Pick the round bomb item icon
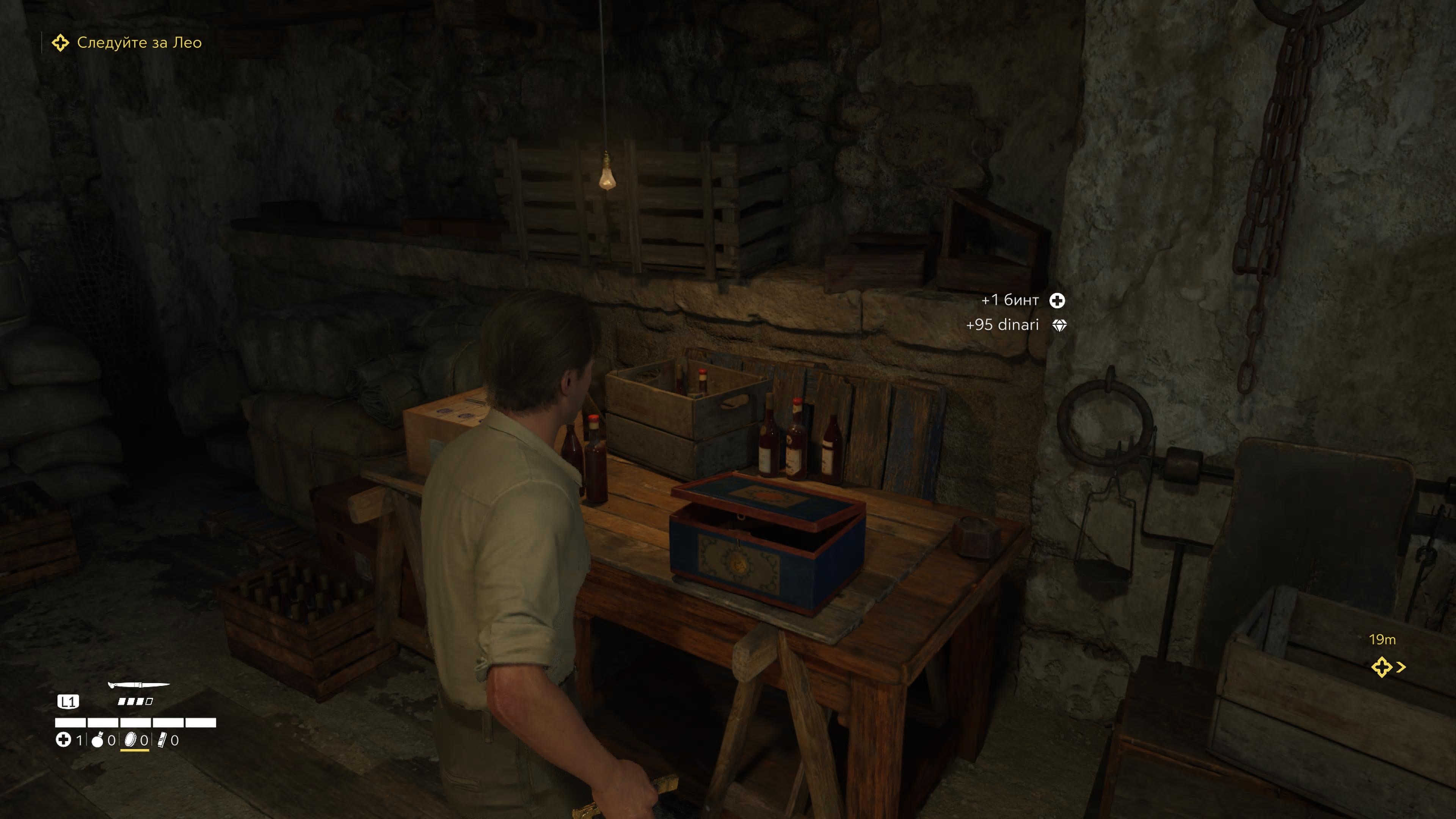Image resolution: width=1456 pixels, height=819 pixels. 98,740
